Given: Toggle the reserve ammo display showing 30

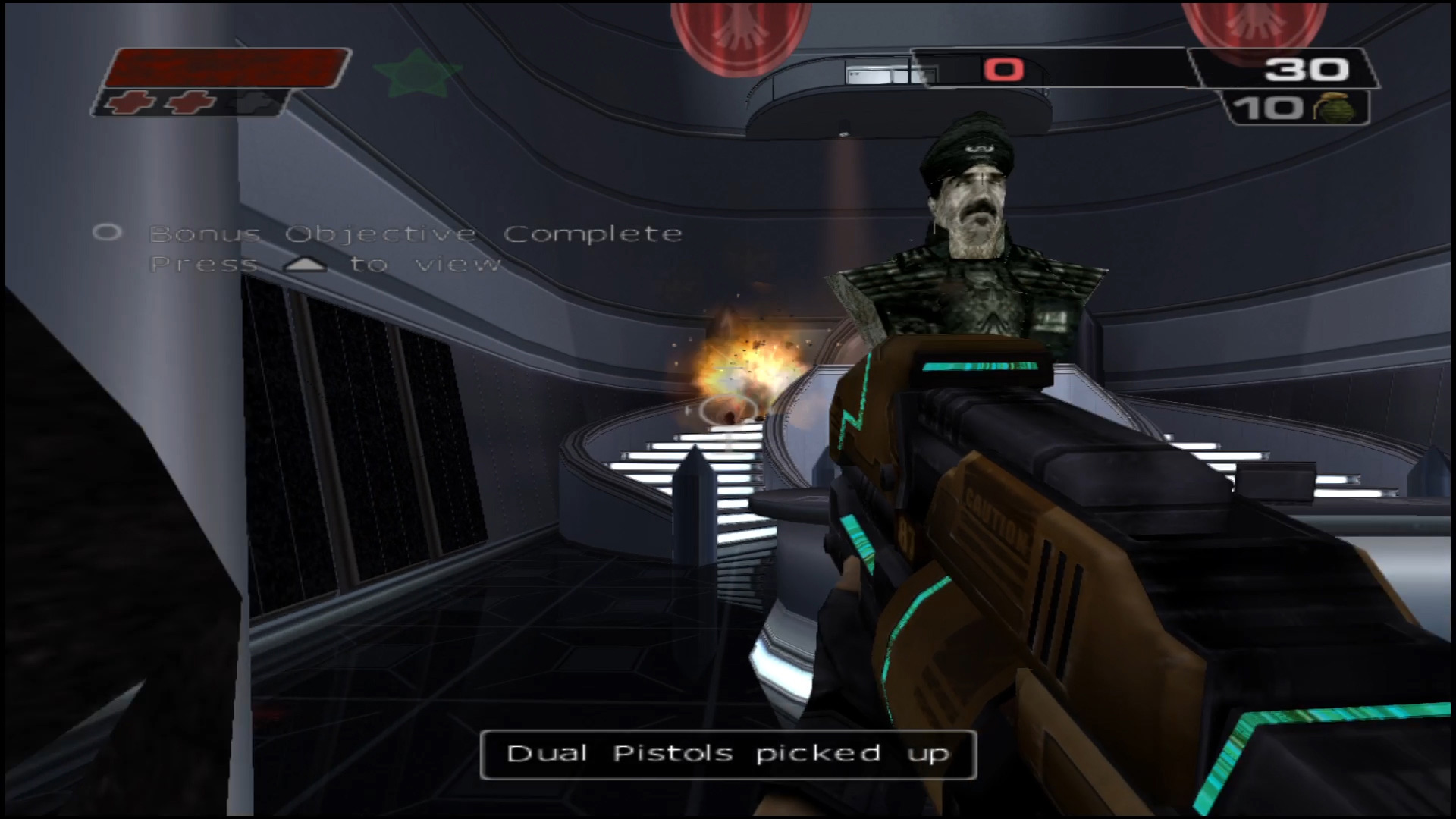Looking at the screenshot, I should pyautogui.click(x=1306, y=69).
